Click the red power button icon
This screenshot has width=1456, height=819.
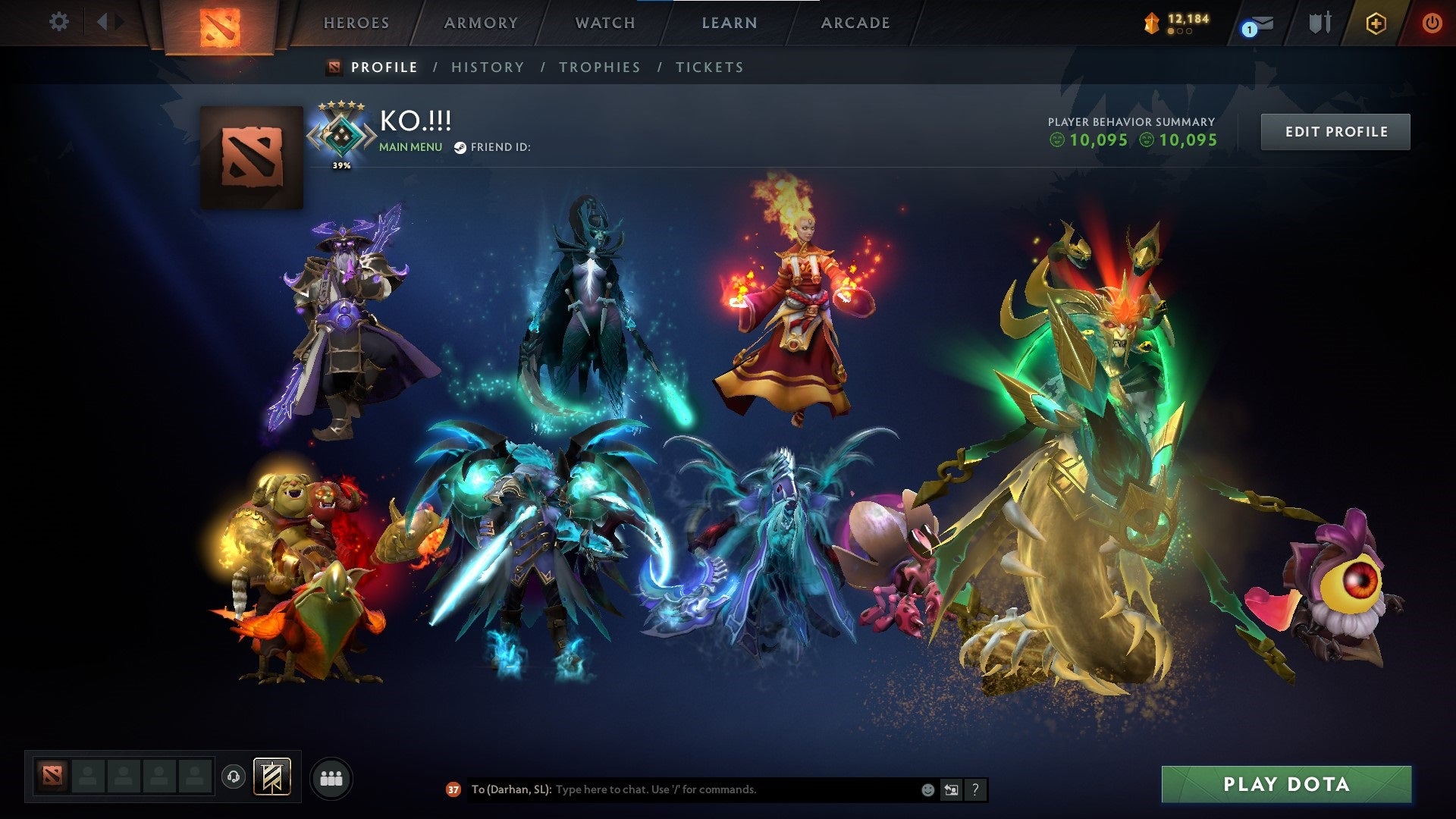tap(1432, 23)
